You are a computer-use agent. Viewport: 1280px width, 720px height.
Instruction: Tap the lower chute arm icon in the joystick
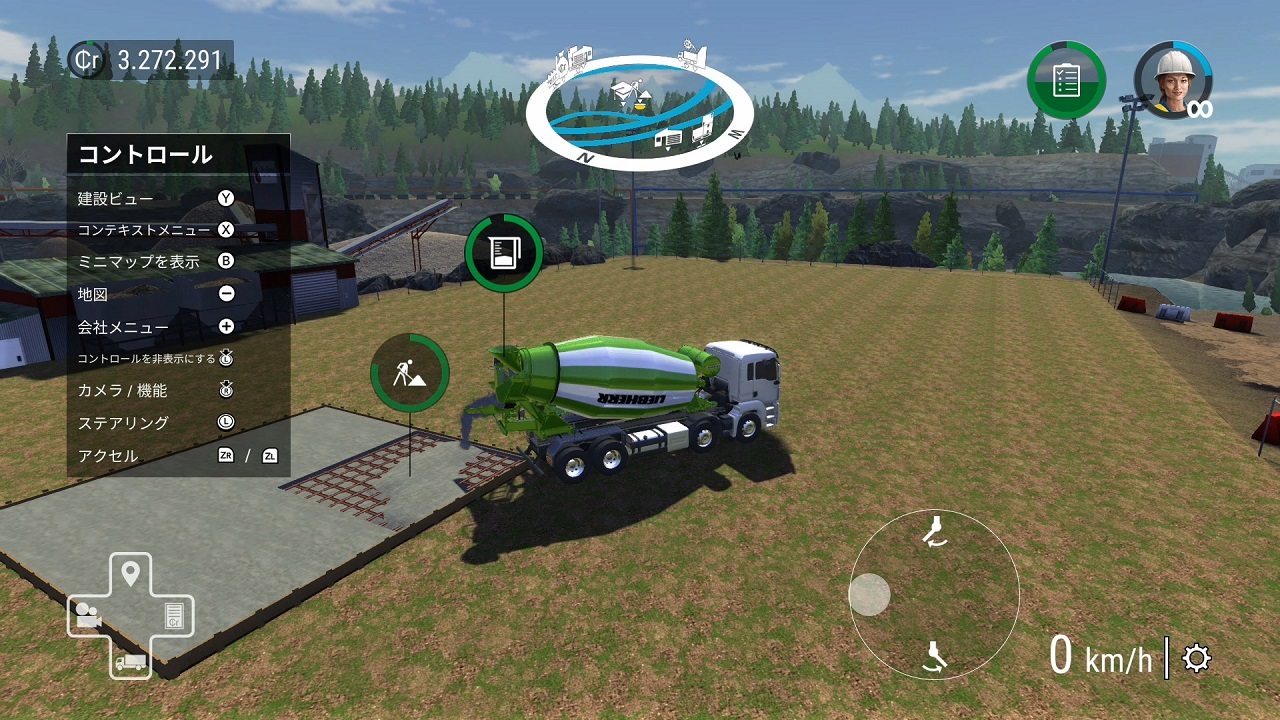(935, 656)
